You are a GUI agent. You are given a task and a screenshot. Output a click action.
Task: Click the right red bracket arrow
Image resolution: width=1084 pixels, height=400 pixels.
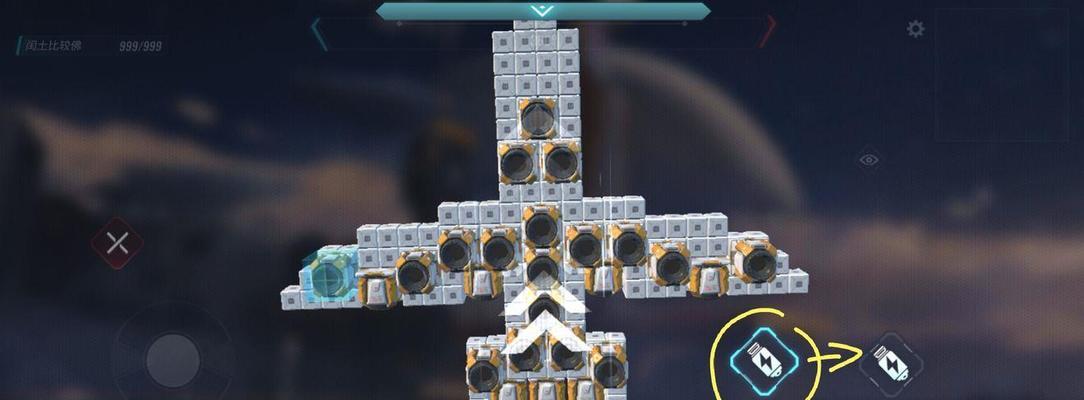click(x=767, y=32)
